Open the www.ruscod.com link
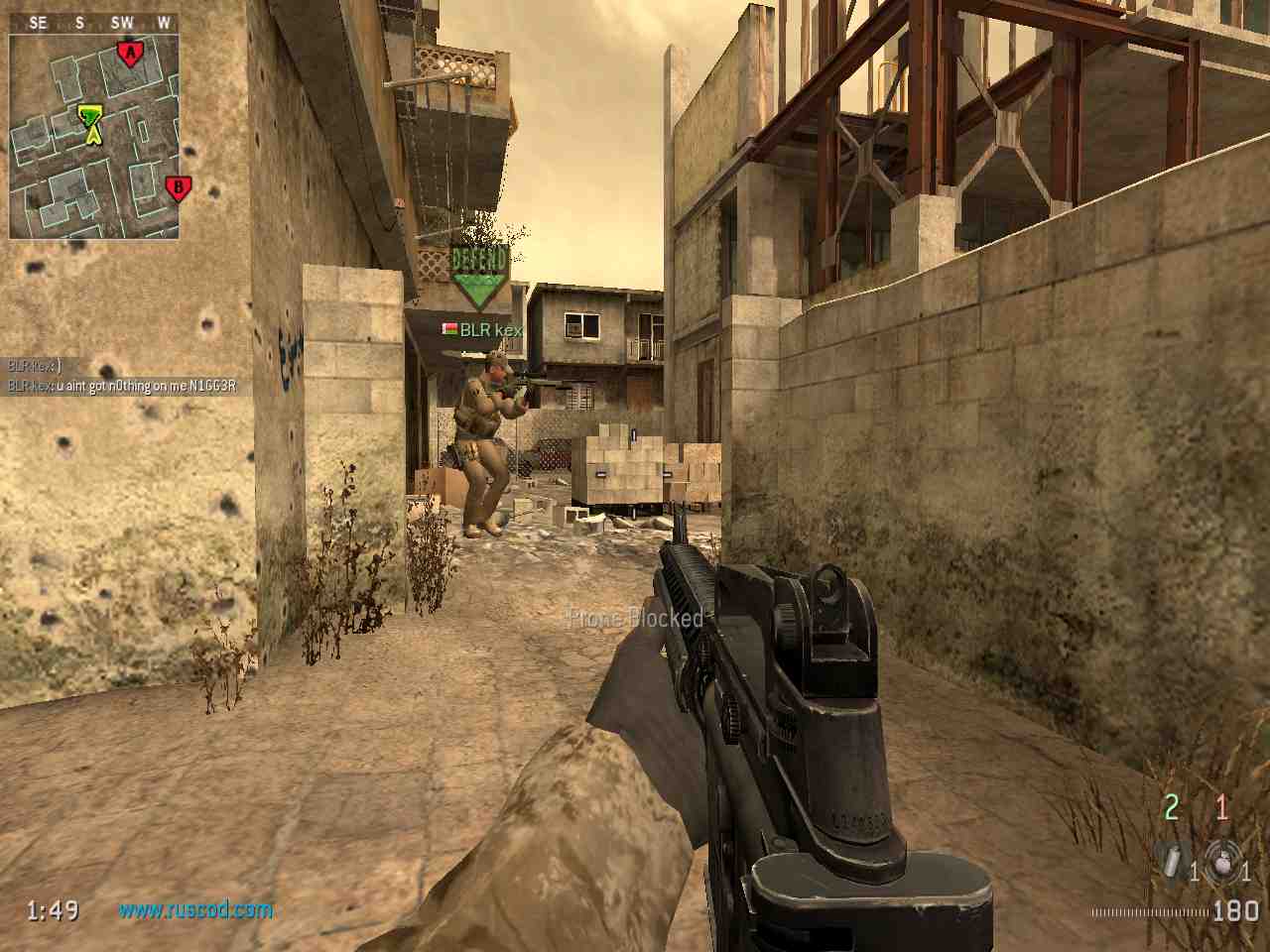Image resolution: width=1270 pixels, height=952 pixels. point(195,908)
